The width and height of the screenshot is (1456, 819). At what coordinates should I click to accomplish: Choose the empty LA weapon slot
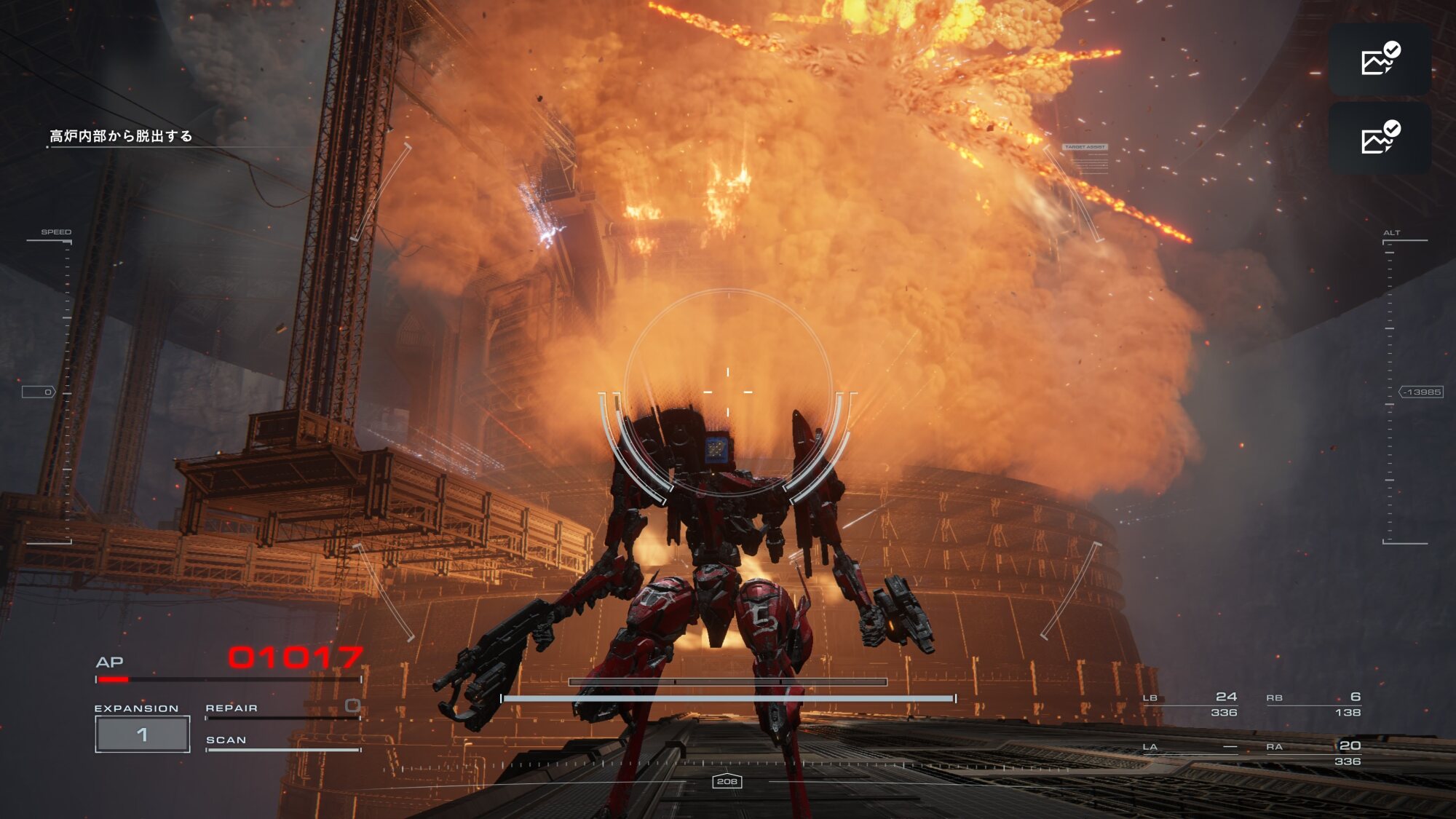tap(1190, 748)
